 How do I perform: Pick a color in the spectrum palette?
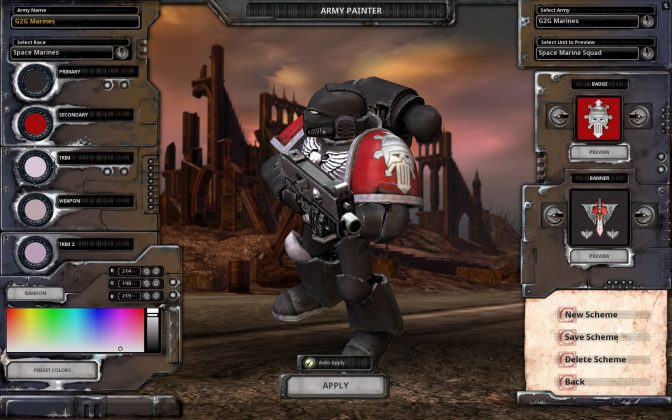75,330
